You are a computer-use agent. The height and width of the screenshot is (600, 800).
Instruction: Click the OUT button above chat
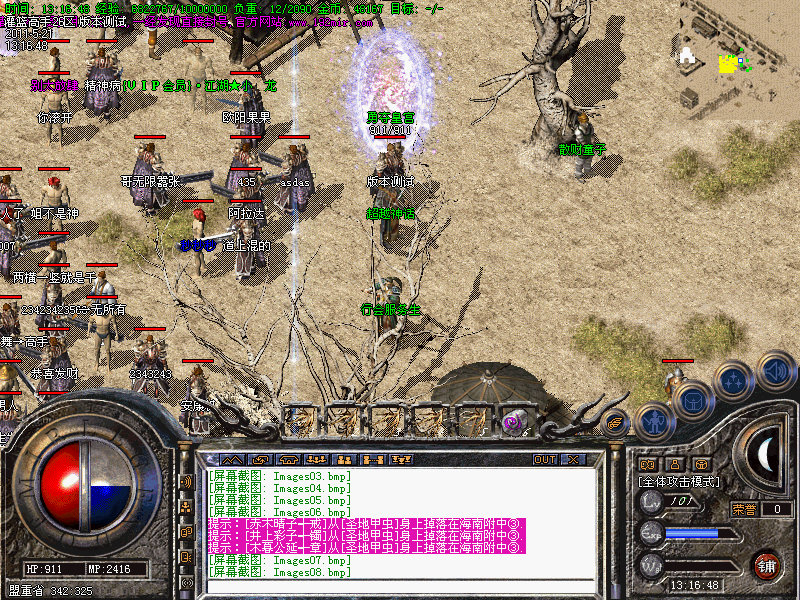click(x=544, y=459)
